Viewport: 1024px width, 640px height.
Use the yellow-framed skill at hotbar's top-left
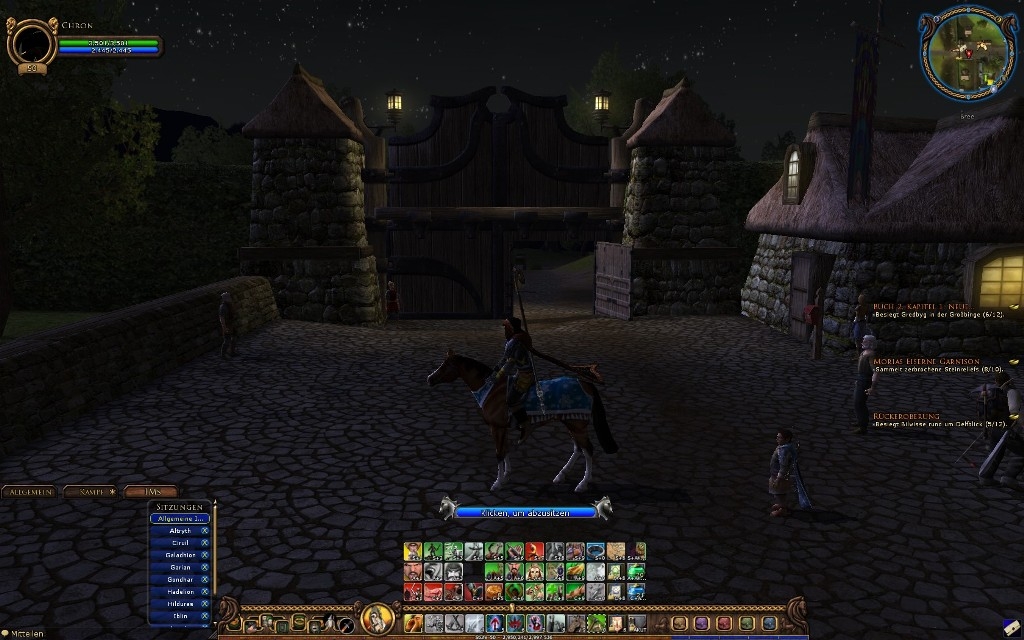(413, 551)
